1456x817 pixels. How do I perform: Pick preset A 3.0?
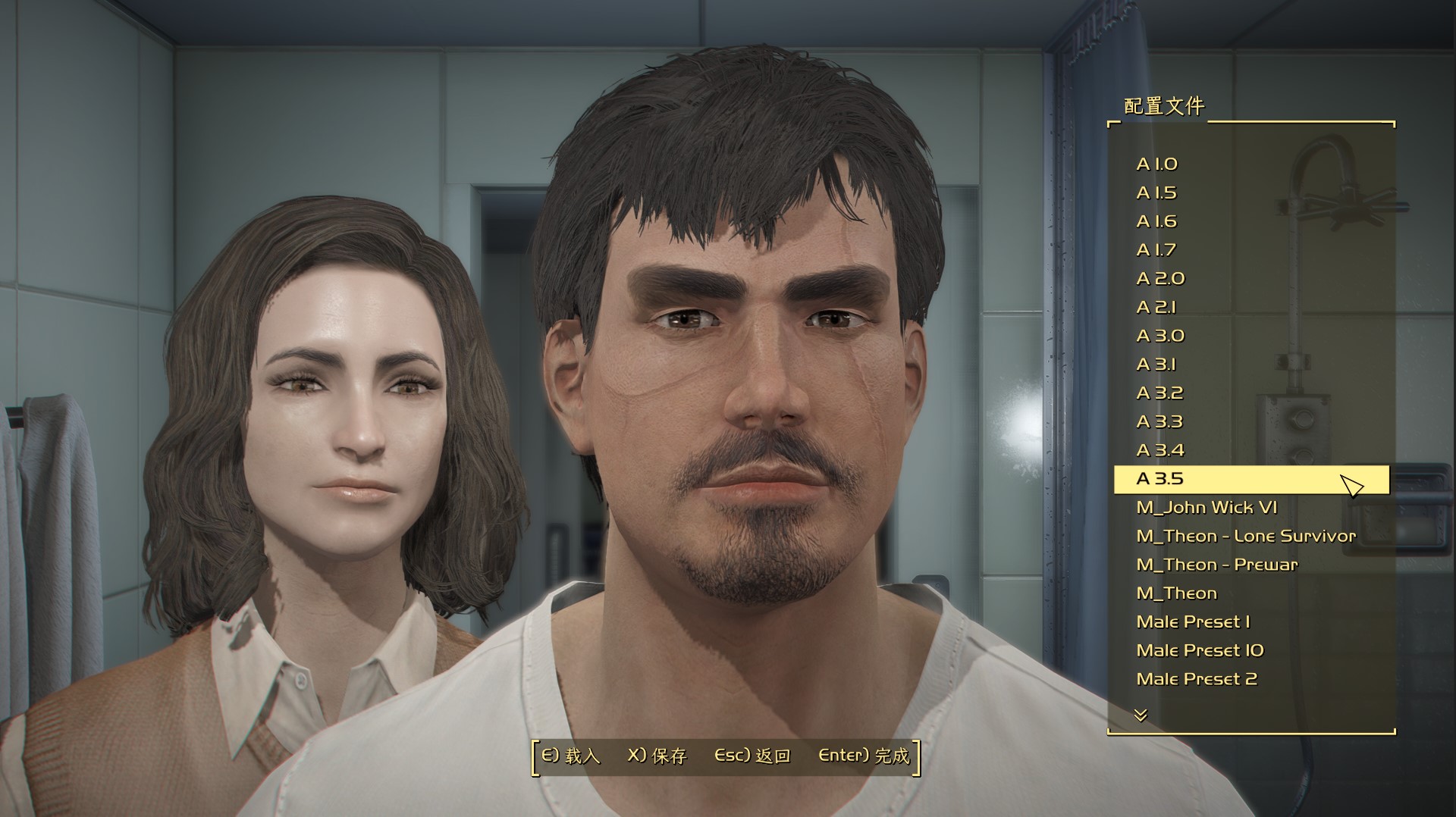click(1160, 336)
